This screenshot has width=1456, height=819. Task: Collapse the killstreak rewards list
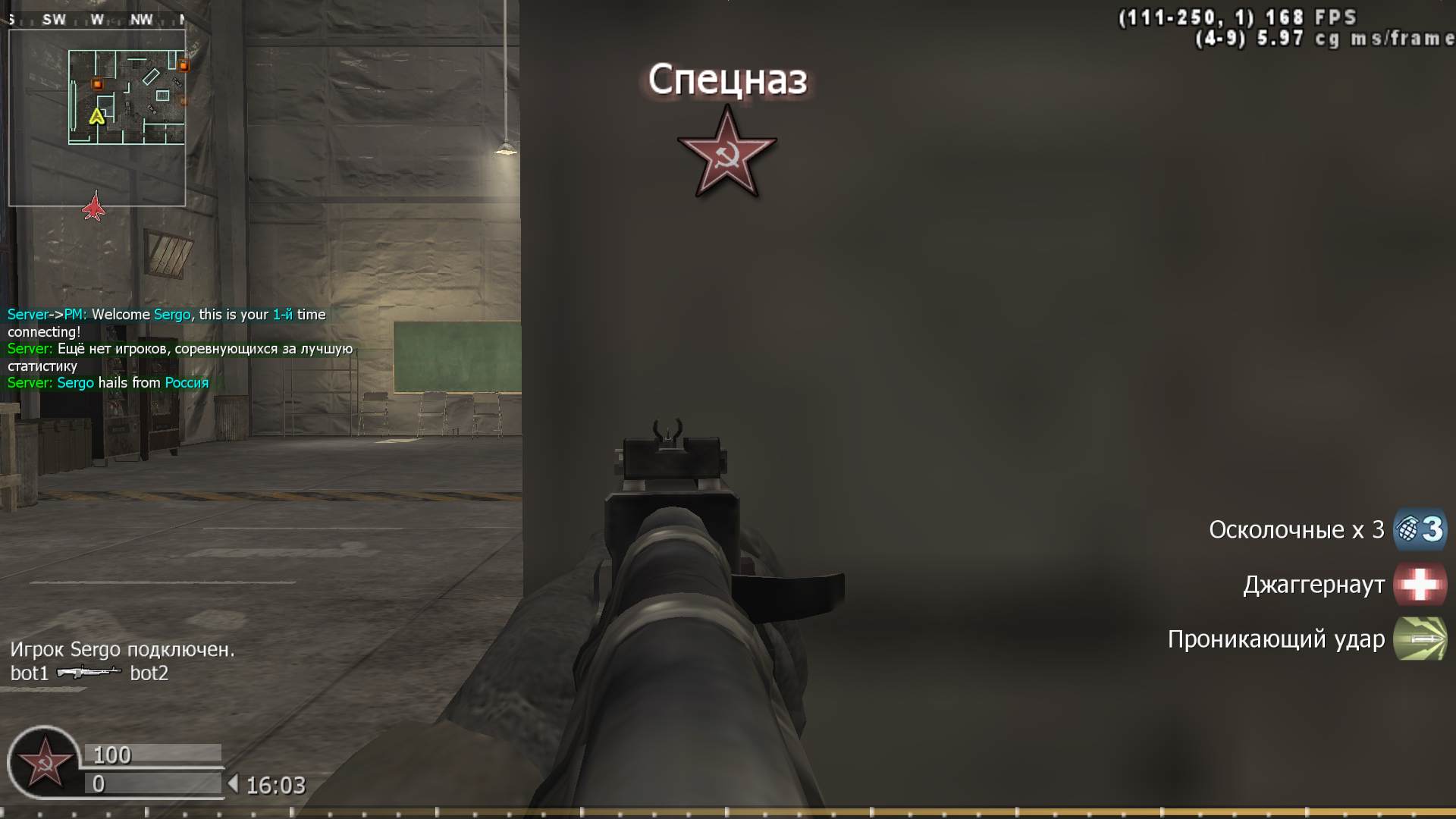pos(1304,585)
